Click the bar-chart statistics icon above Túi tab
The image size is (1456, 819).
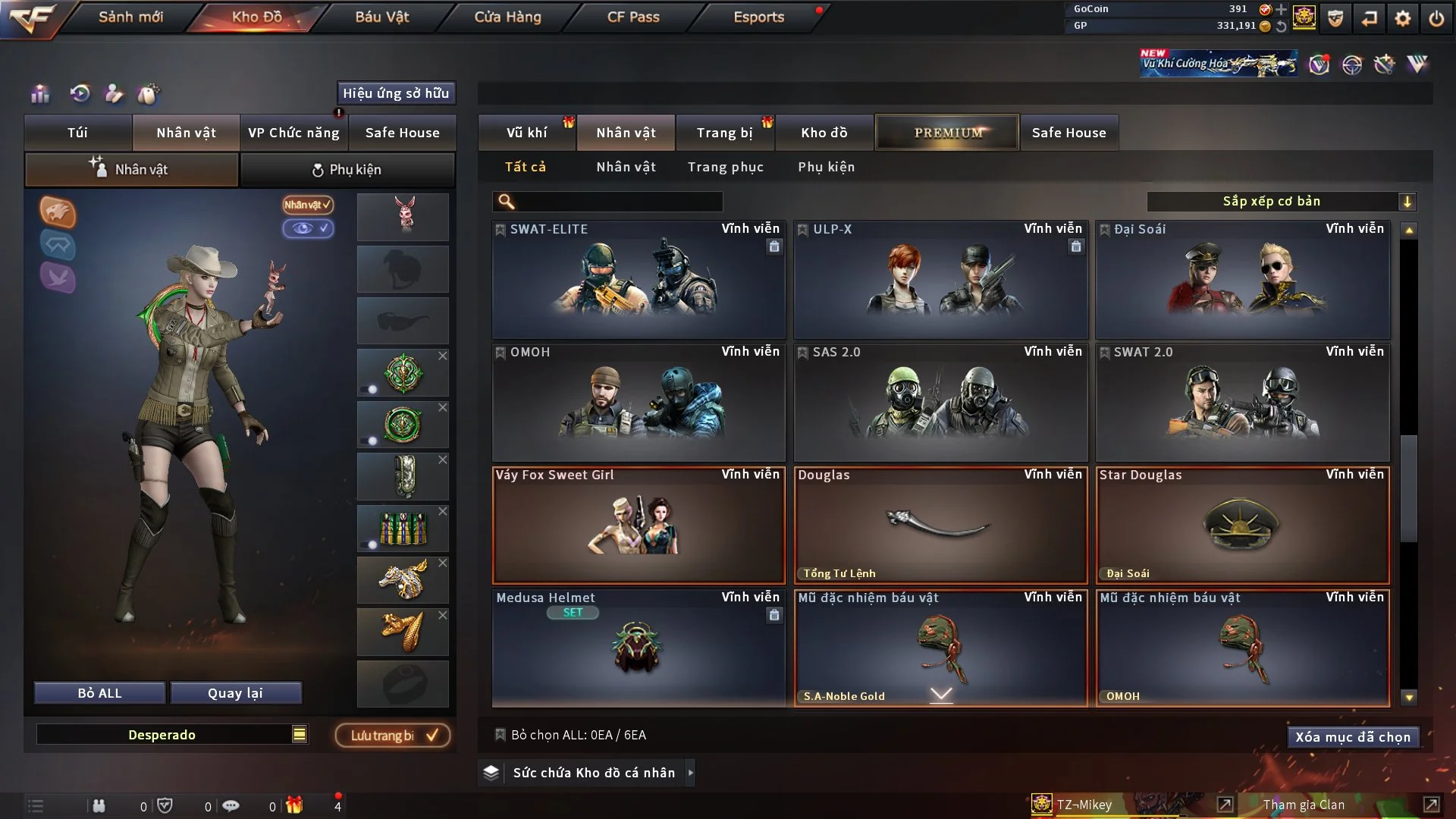click(39, 94)
